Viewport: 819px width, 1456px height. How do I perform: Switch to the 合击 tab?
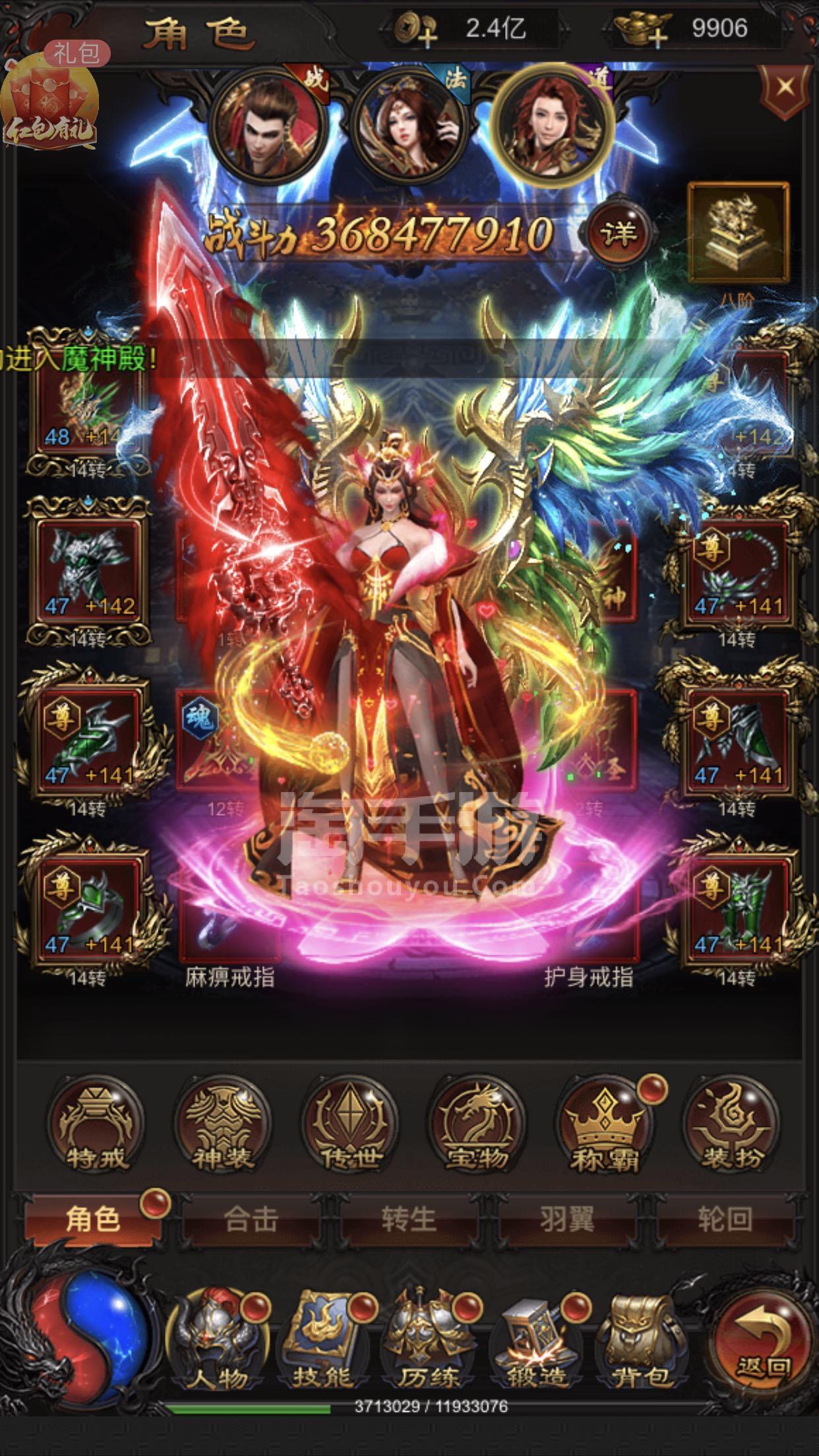[251, 1220]
